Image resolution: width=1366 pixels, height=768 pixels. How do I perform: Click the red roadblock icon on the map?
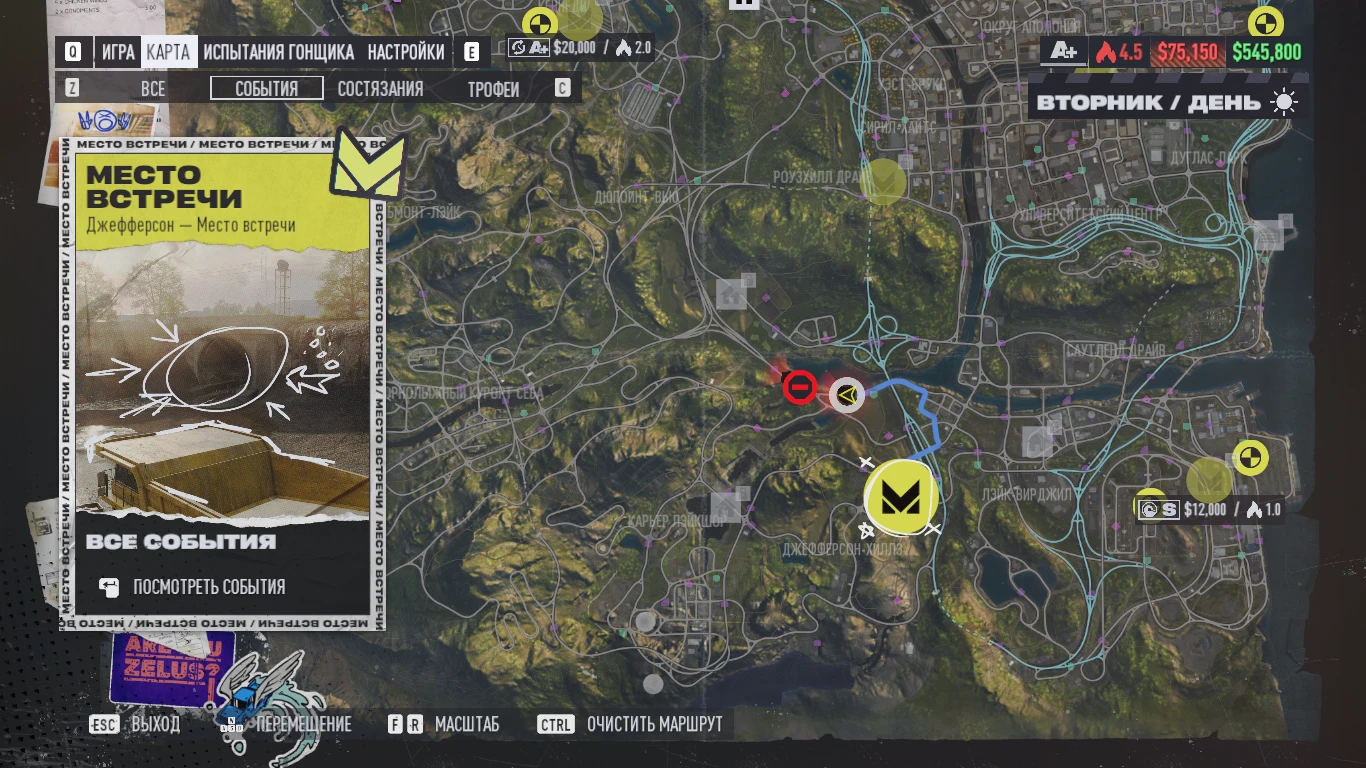coord(800,387)
